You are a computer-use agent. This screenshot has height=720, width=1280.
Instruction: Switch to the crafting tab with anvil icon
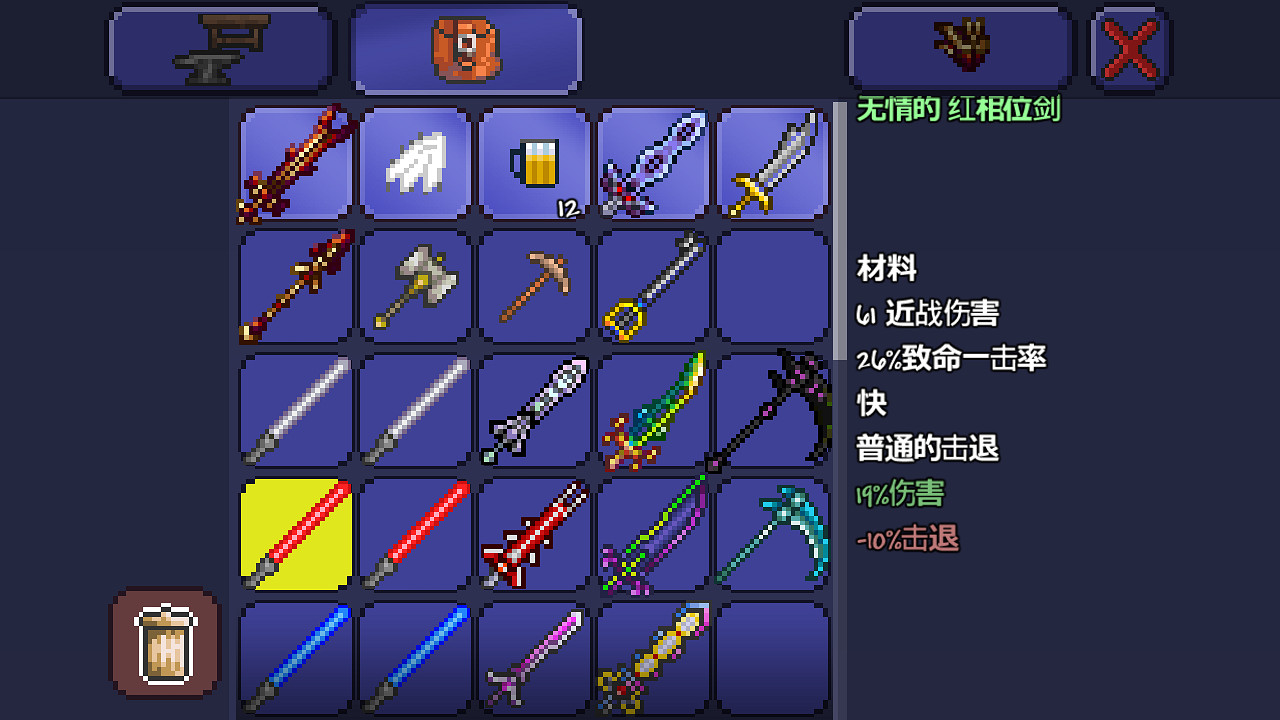pos(220,47)
